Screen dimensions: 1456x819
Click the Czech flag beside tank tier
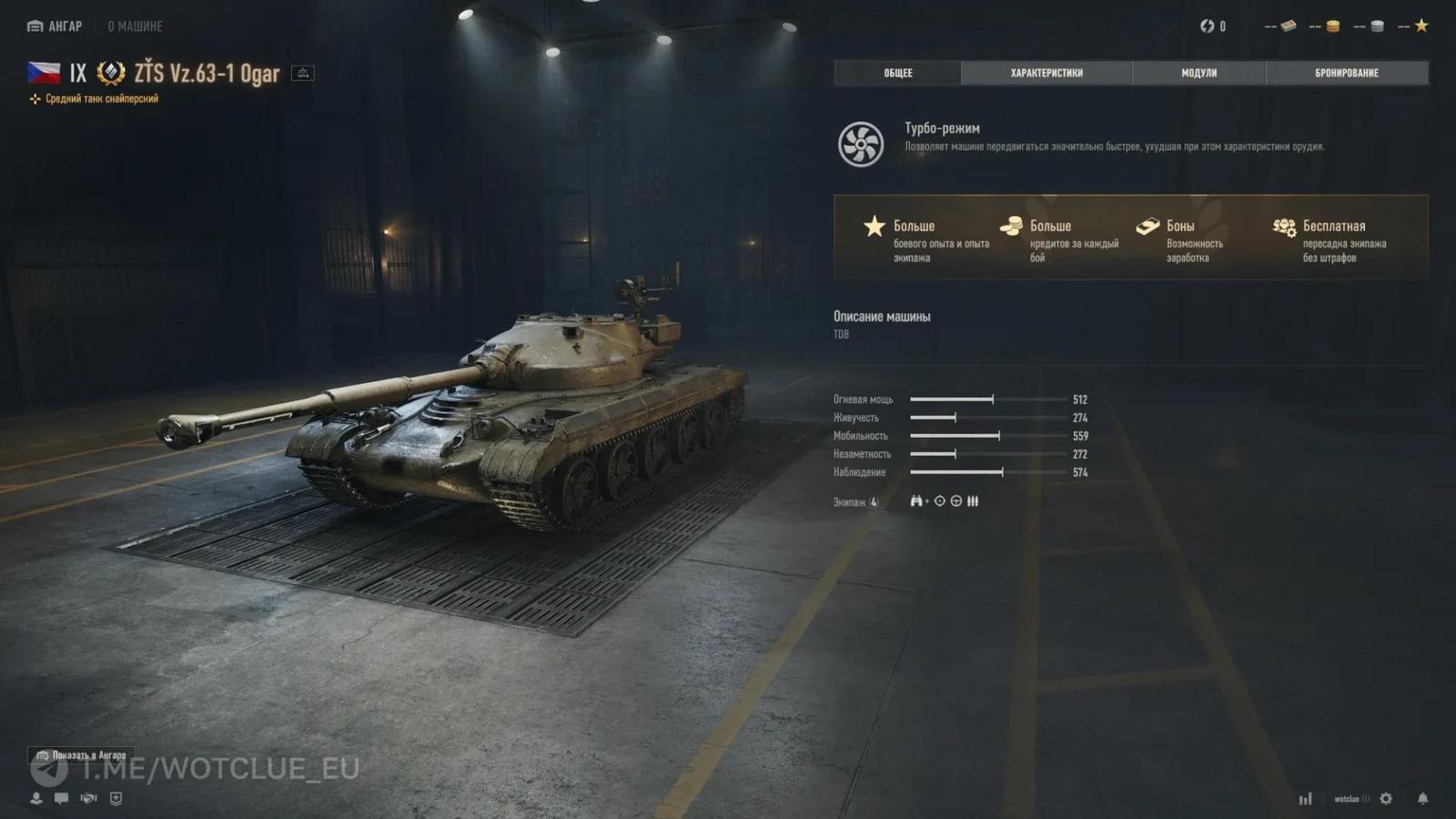pyautogui.click(x=45, y=73)
